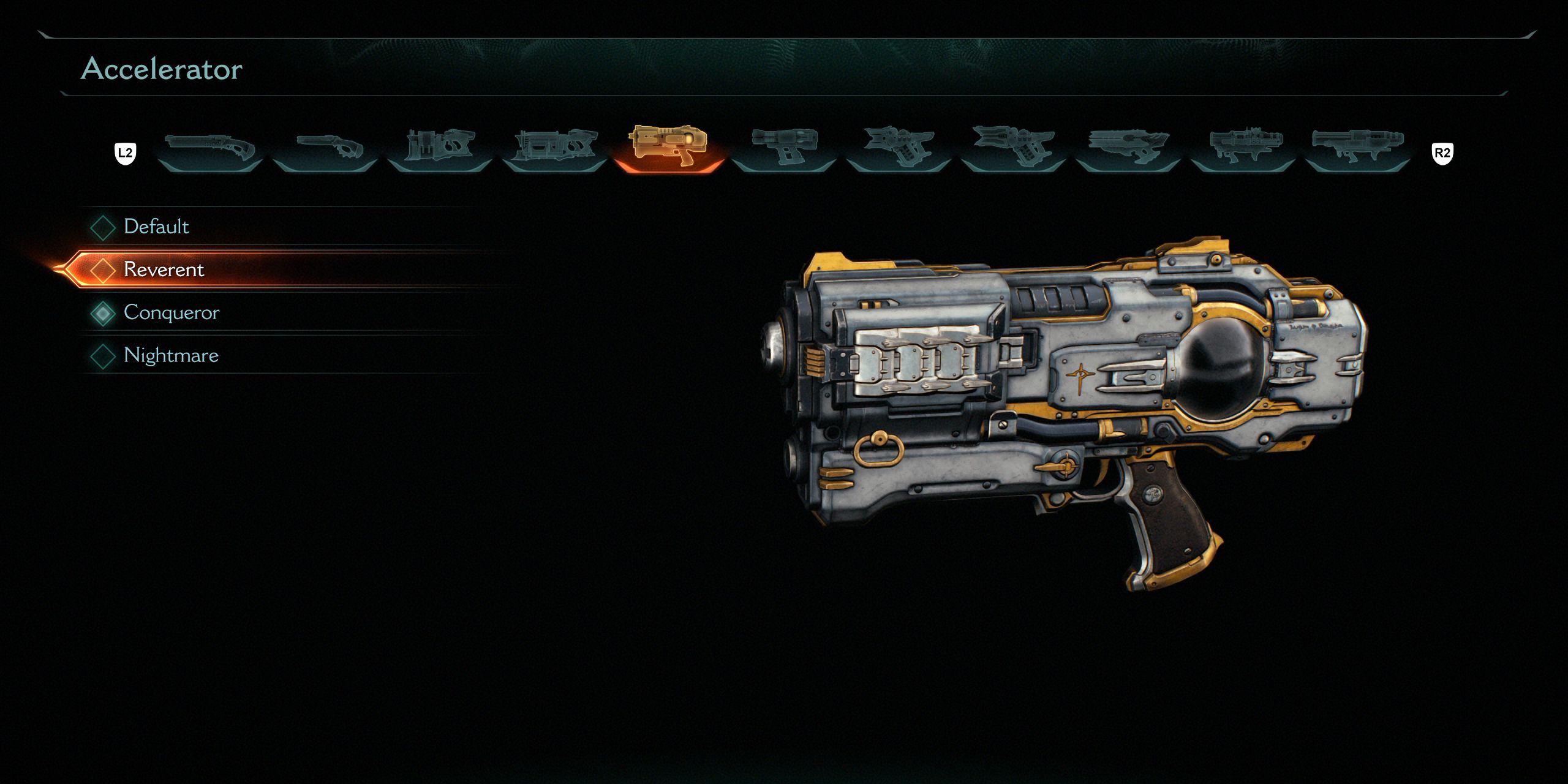Image resolution: width=1568 pixels, height=784 pixels.
Task: Click the highlighted golden Accelerator weapon icon
Action: point(671,146)
